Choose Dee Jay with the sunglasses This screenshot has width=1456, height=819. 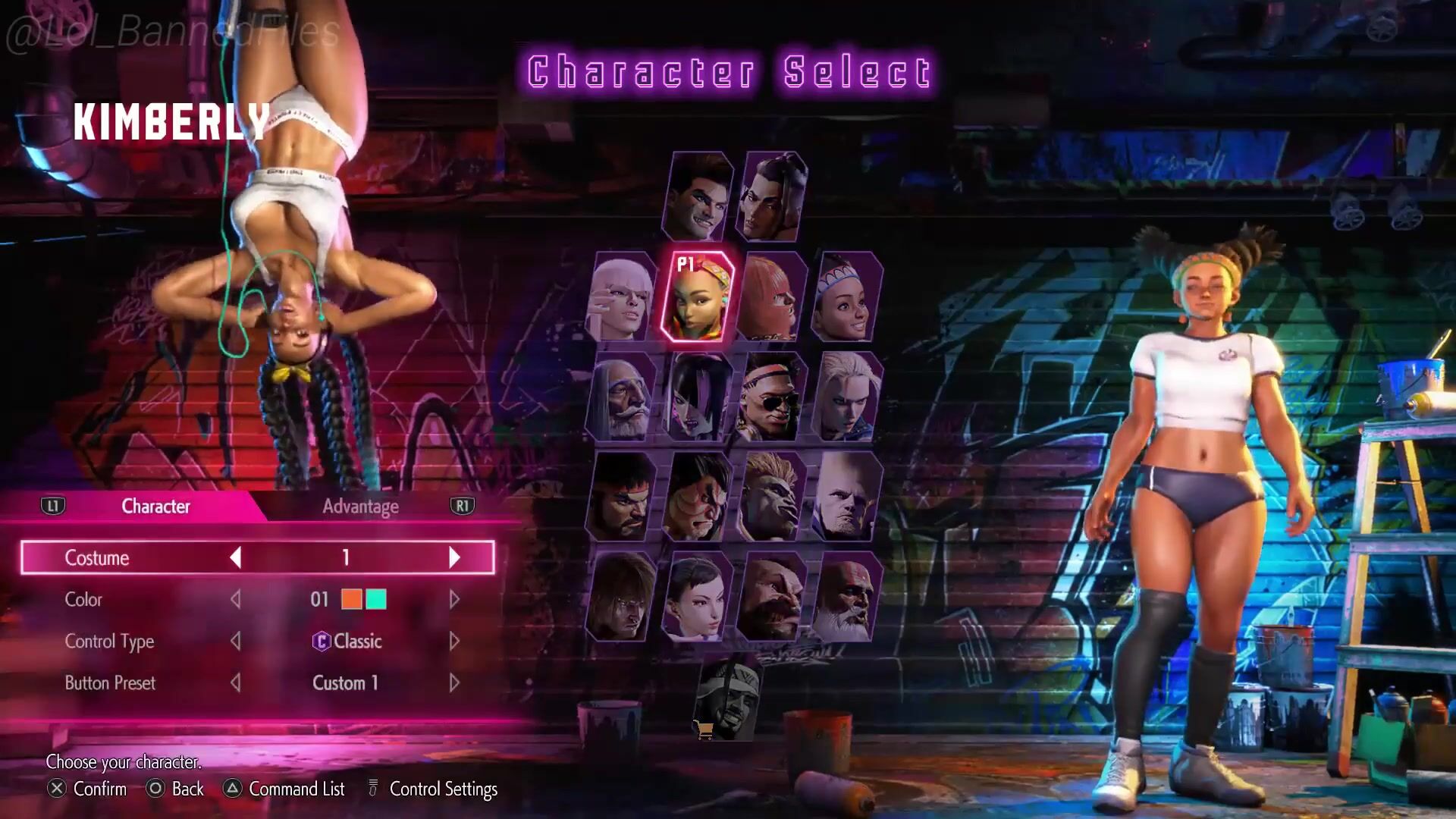coord(771,397)
